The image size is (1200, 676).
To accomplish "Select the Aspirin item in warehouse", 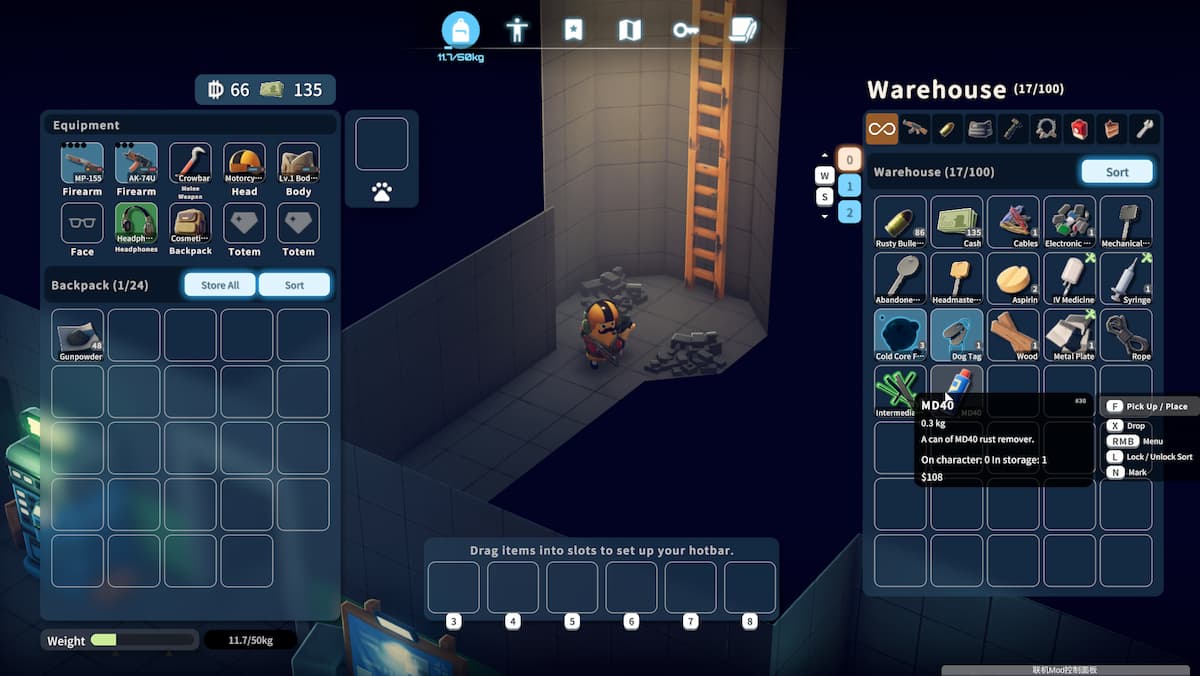I will [1013, 279].
